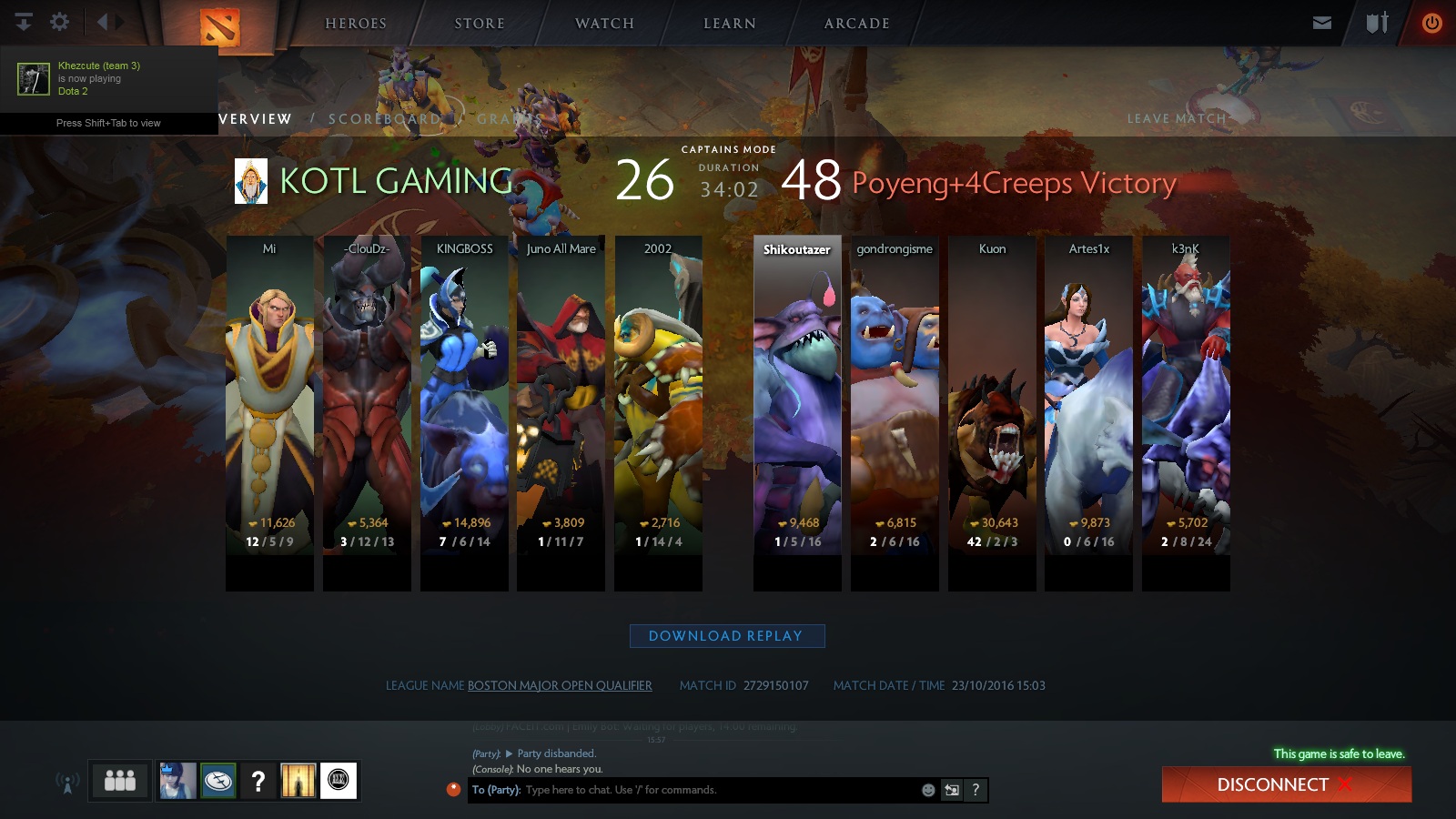The image size is (1456, 819).
Task: Open the Arcade section
Action: [x=856, y=24]
